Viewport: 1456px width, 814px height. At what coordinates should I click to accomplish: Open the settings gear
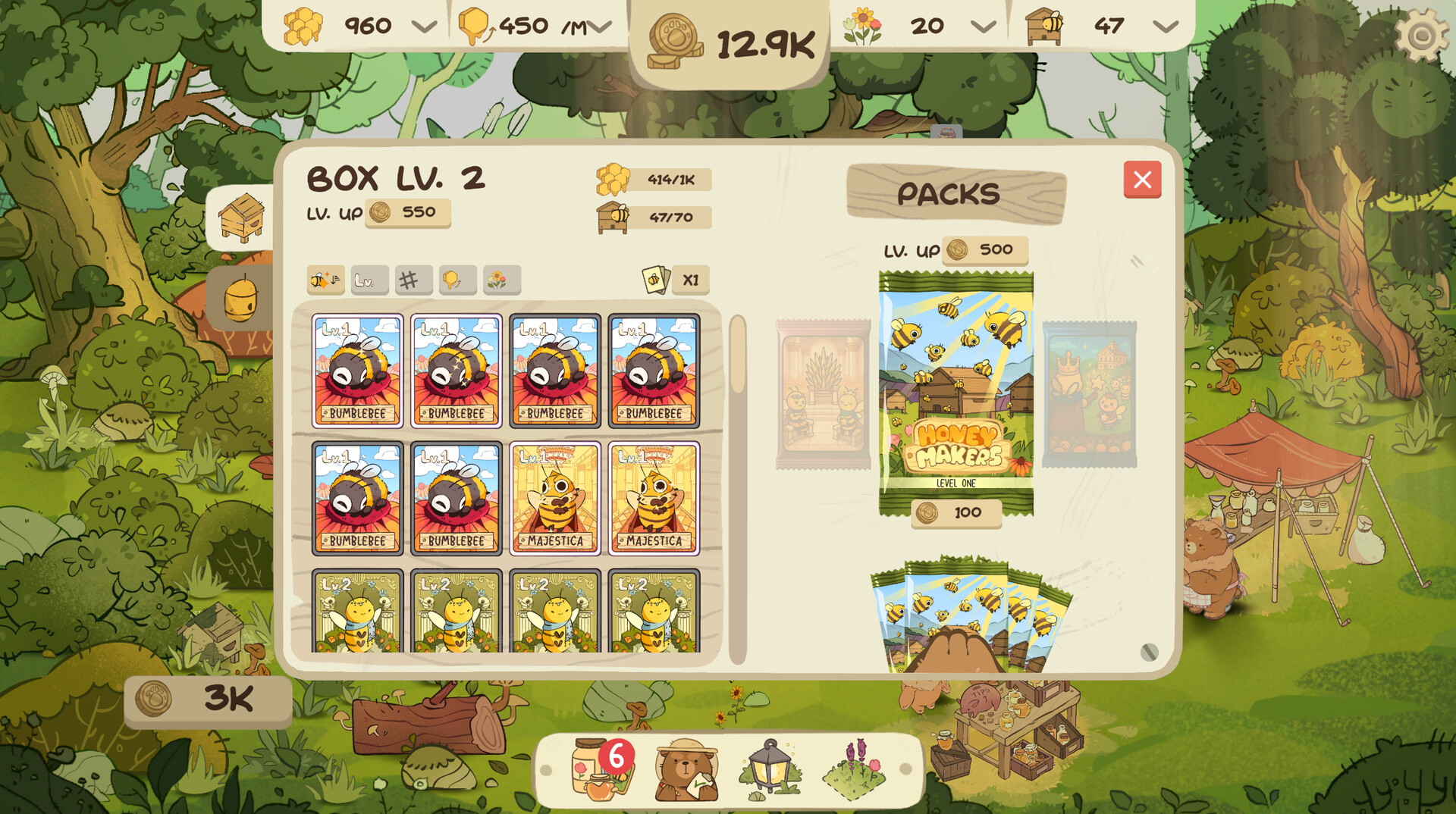[1423, 32]
